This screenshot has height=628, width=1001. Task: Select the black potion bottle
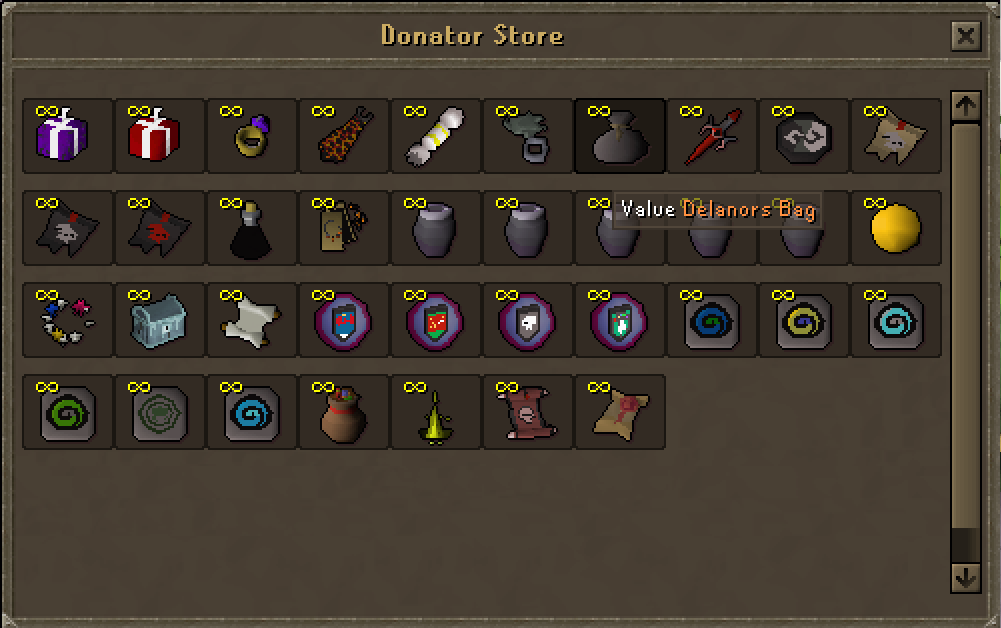(246, 229)
